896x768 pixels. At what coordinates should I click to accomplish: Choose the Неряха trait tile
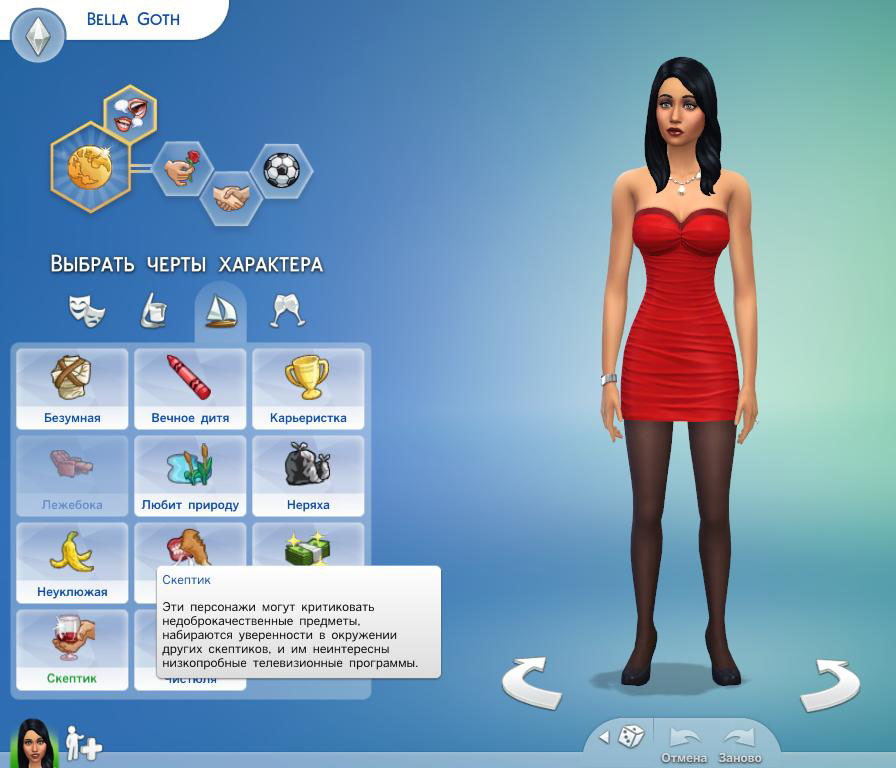(307, 475)
